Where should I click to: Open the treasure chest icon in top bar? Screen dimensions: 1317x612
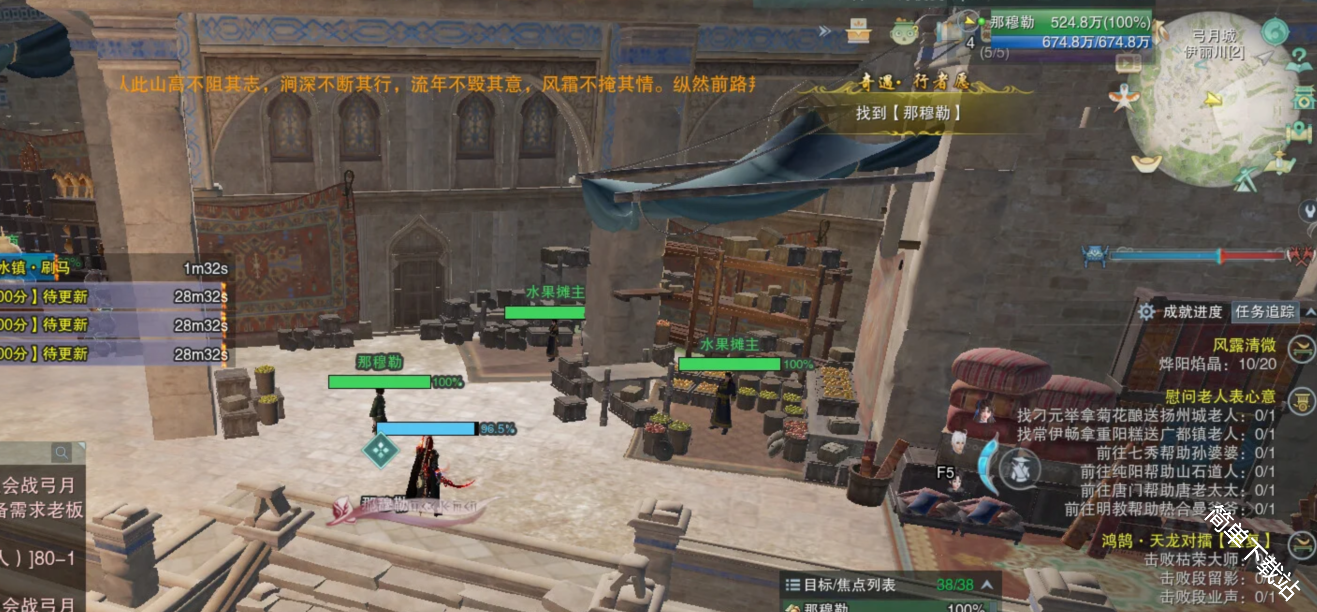[x=858, y=30]
